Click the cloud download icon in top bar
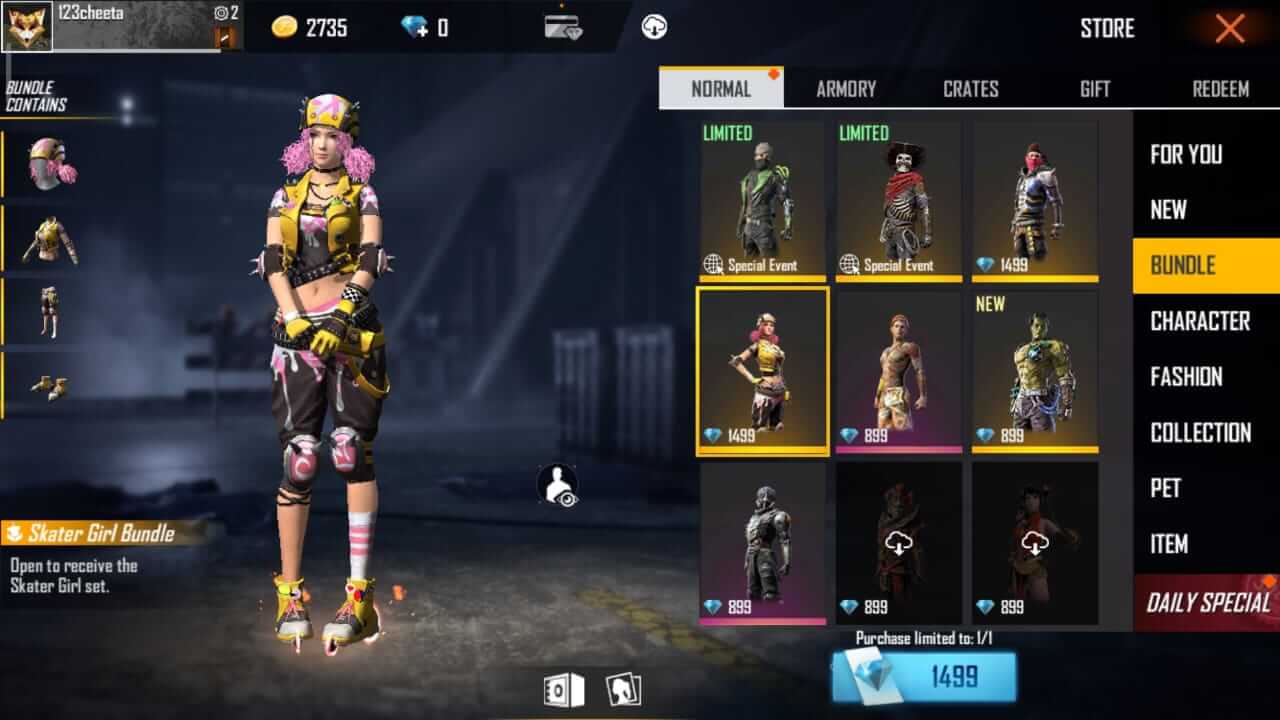The image size is (1280, 720). [655, 27]
